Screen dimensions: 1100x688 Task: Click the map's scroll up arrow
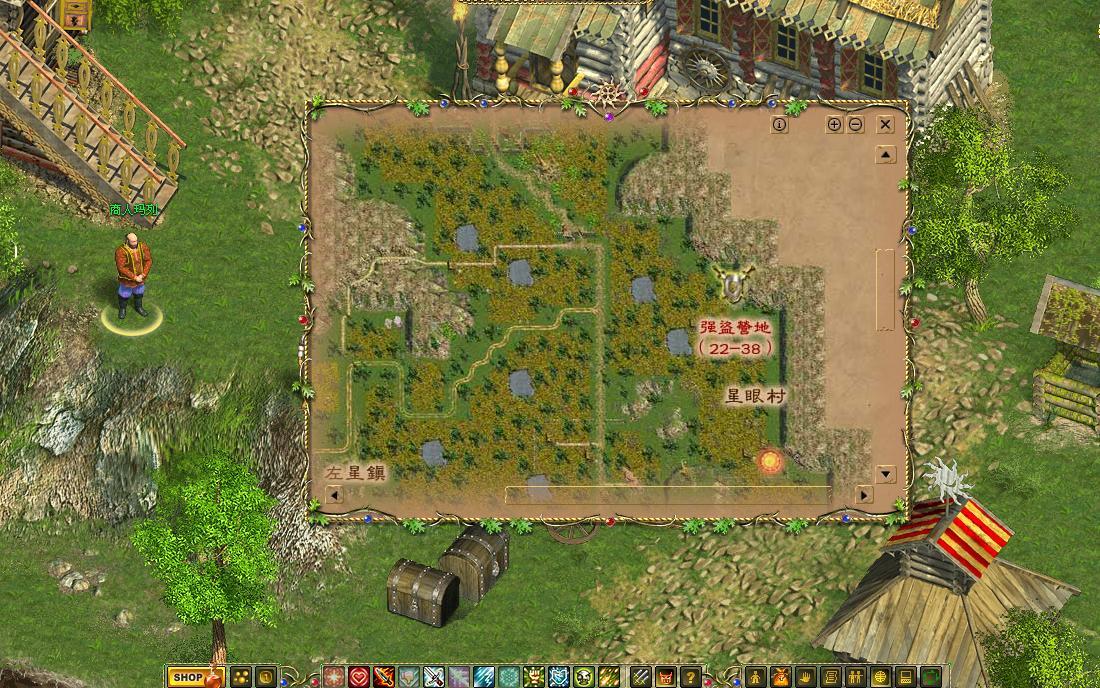pyautogui.click(x=885, y=155)
